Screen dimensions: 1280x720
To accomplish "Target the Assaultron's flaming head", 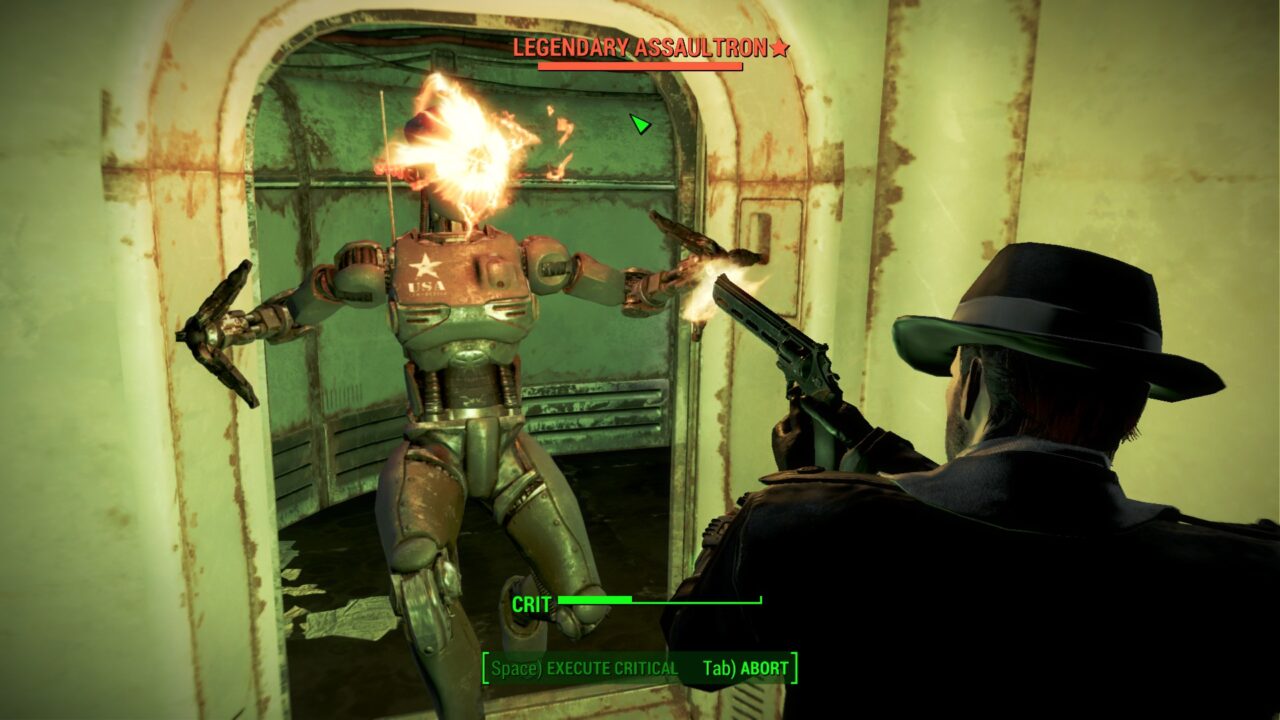I will (450, 140).
